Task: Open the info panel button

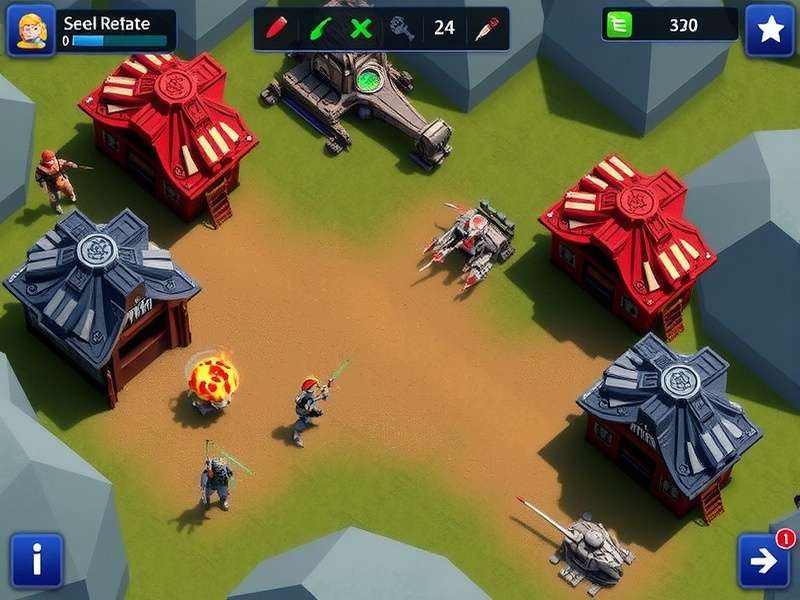Action: [x=37, y=559]
